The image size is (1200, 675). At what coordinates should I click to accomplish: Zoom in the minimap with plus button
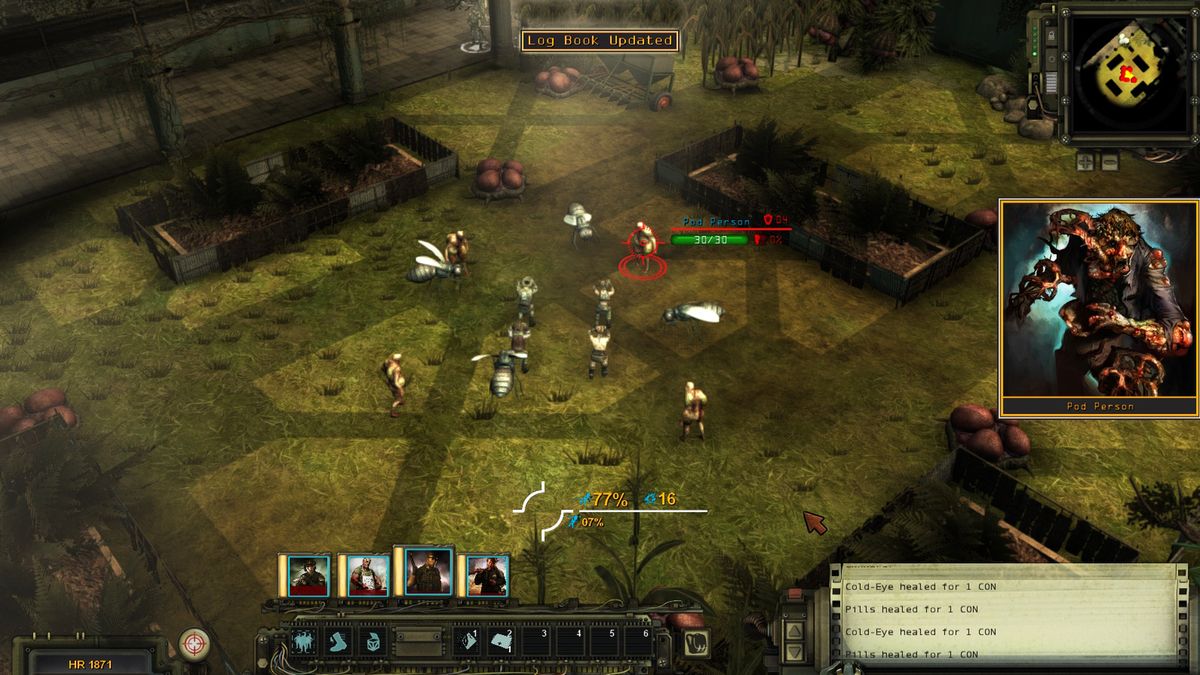tap(1085, 160)
